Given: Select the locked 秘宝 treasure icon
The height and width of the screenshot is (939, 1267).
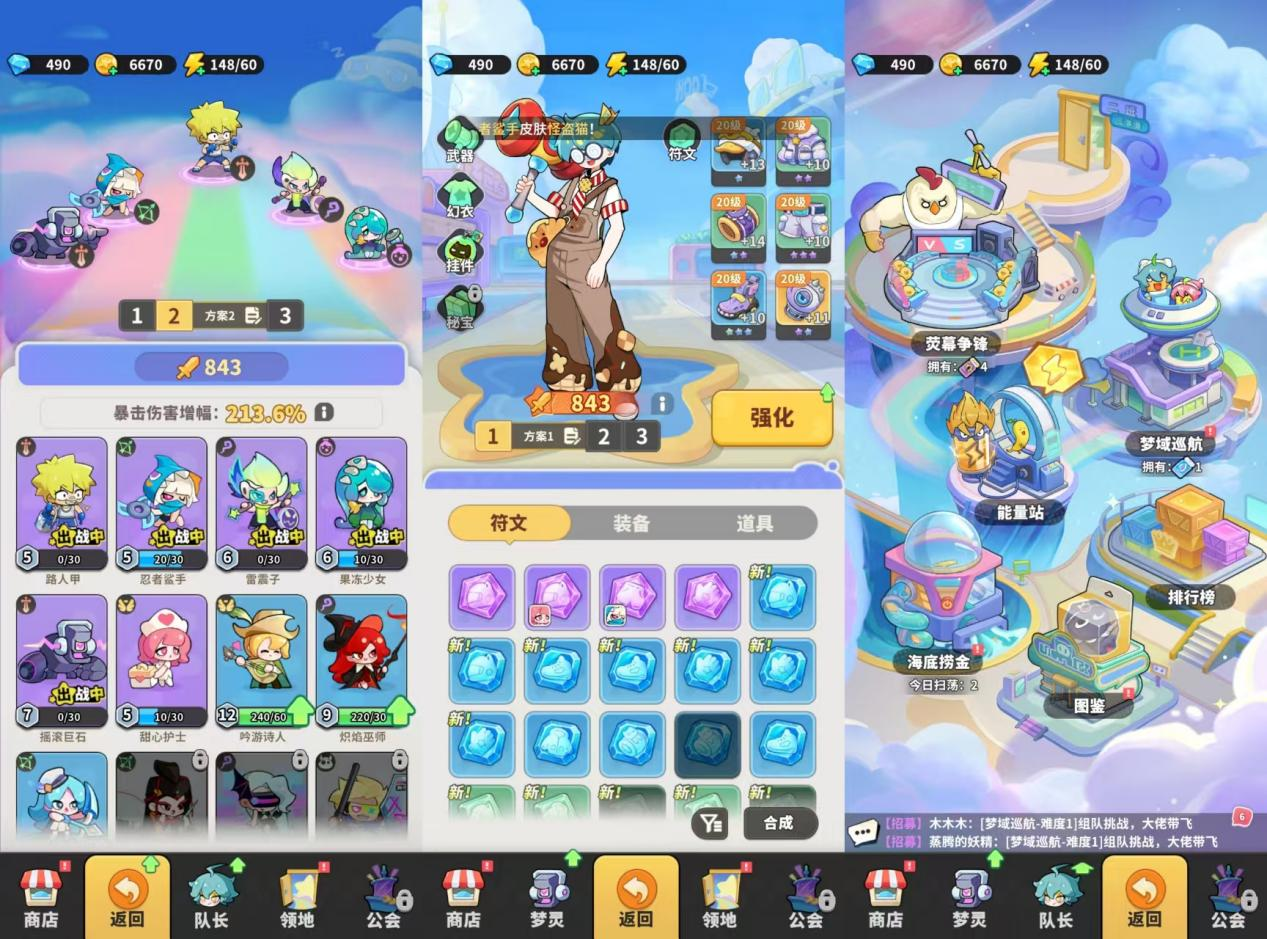Looking at the screenshot, I should click(460, 305).
